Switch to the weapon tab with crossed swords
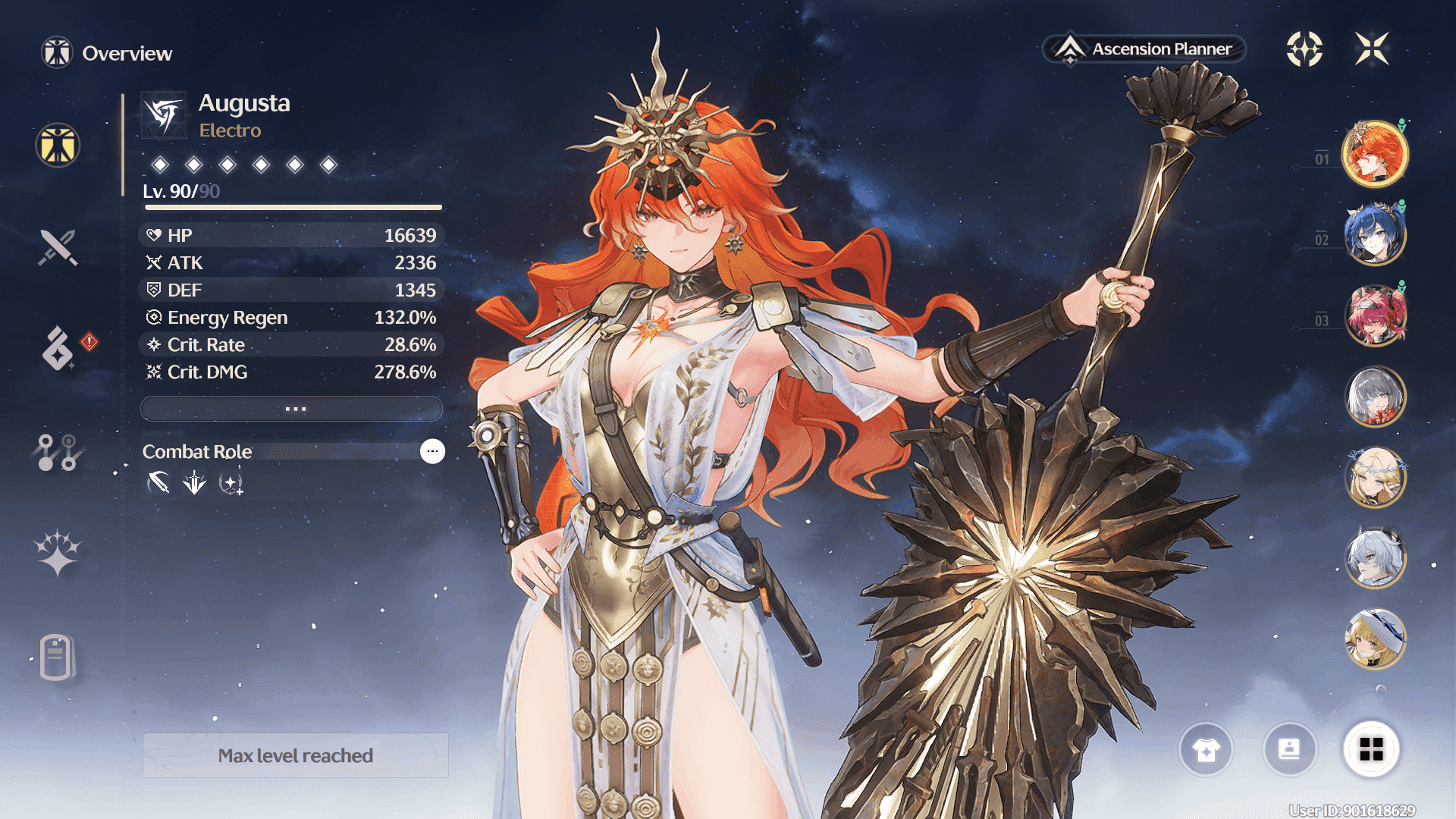1456x819 pixels. pos(58,247)
